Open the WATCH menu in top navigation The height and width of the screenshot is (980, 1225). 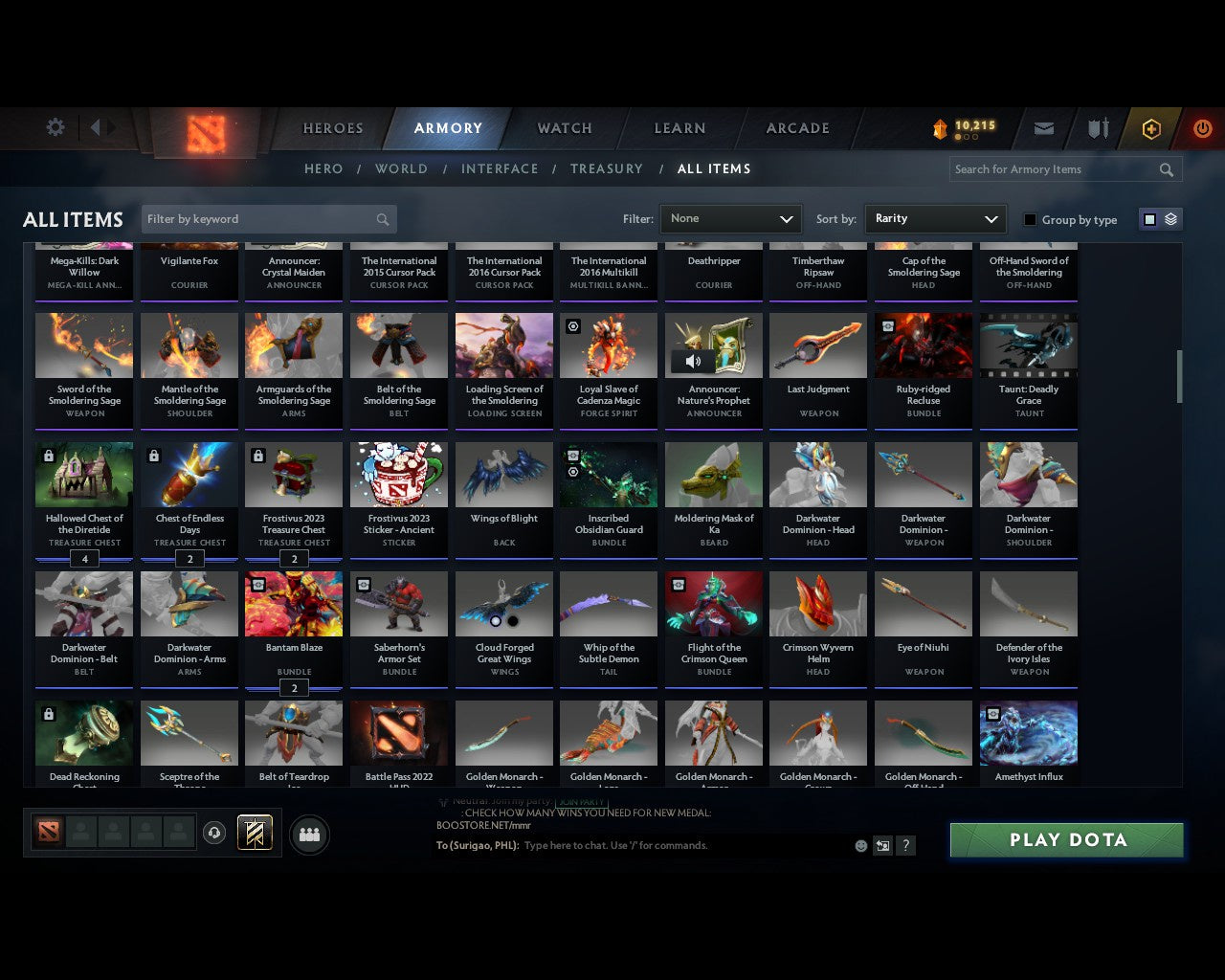pyautogui.click(x=564, y=128)
